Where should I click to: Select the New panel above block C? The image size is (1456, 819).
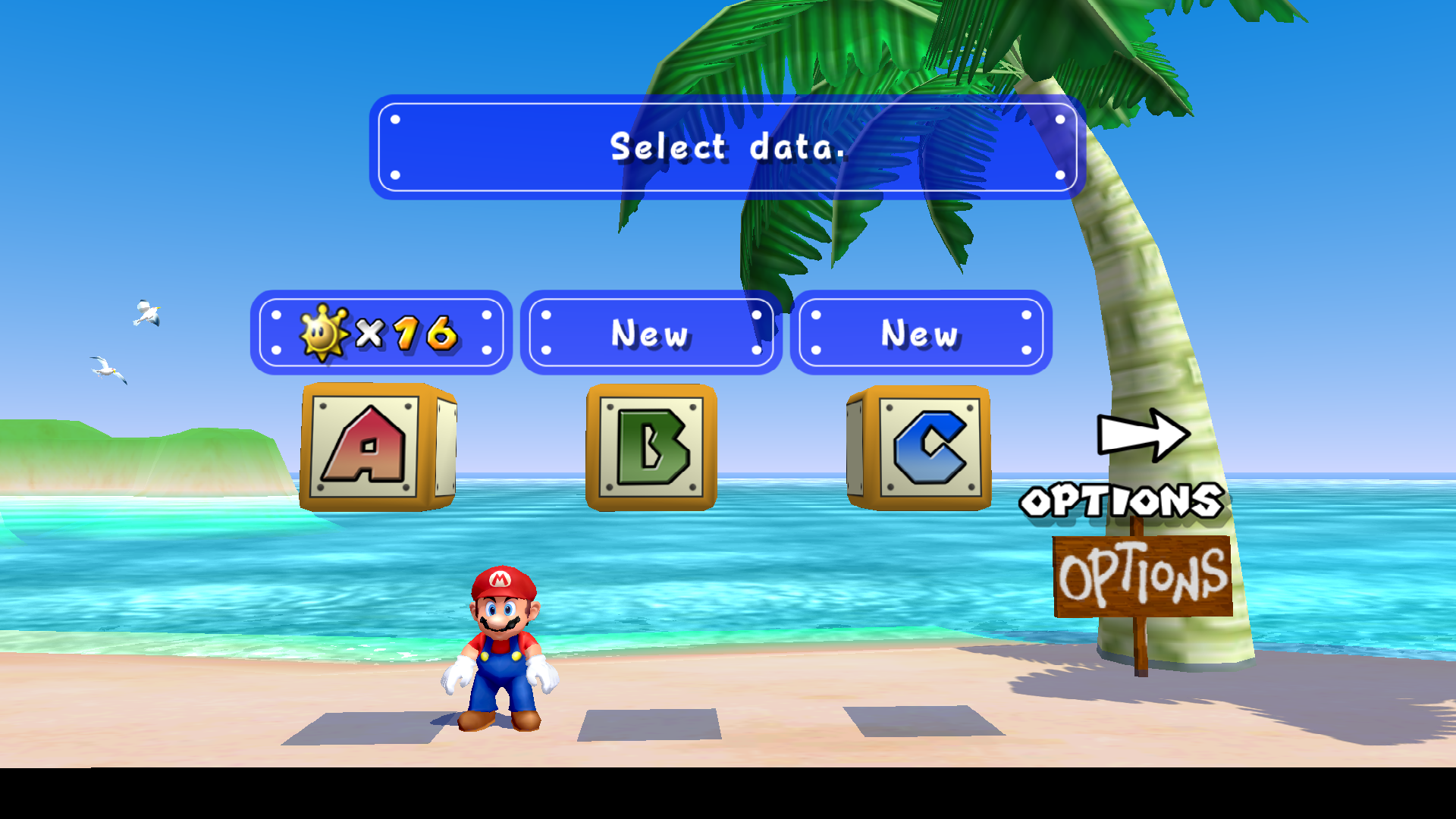(x=921, y=332)
